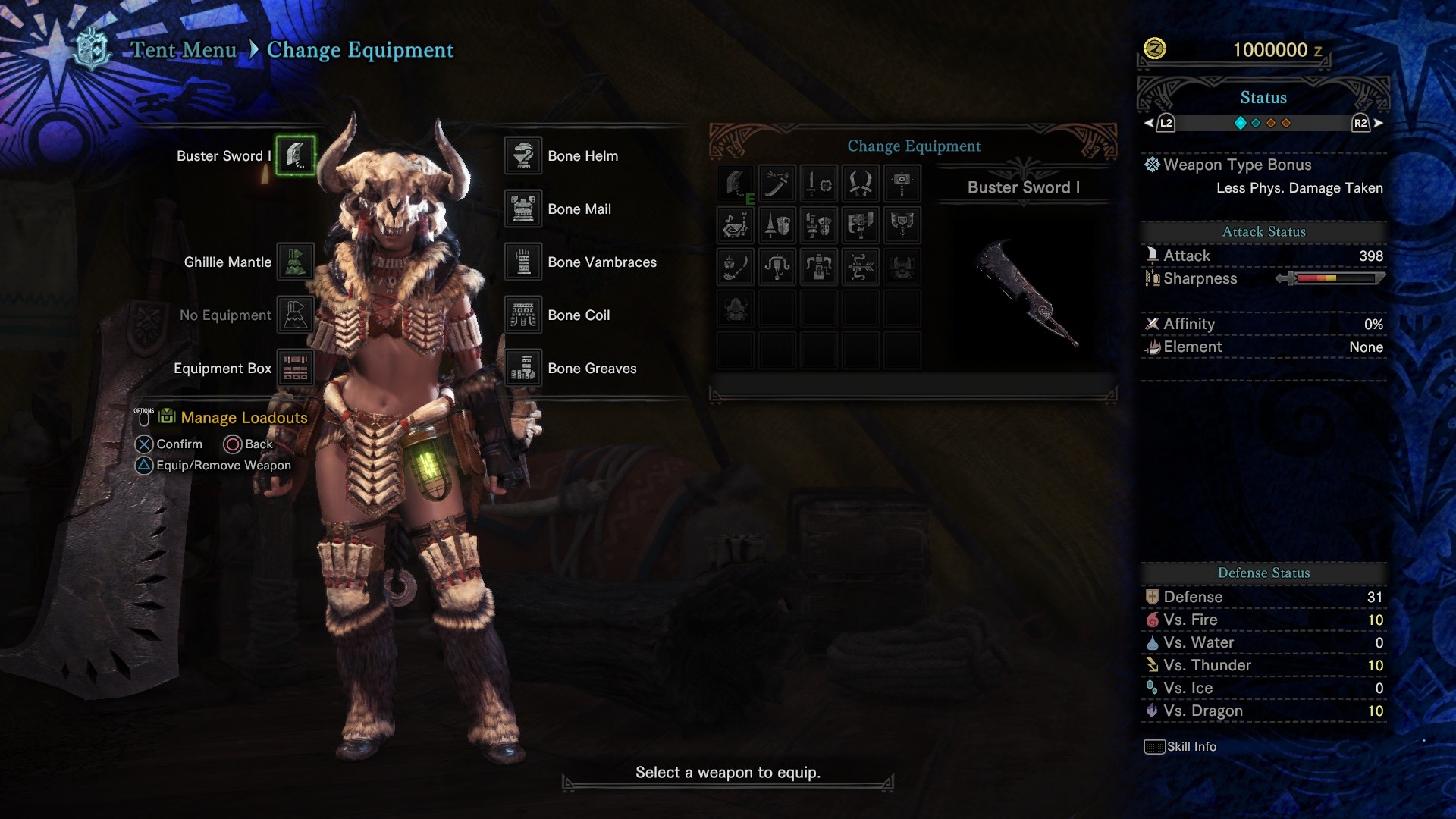Select the Hunting Horn icon in the weapon grid
The image size is (1456, 819).
point(734,225)
